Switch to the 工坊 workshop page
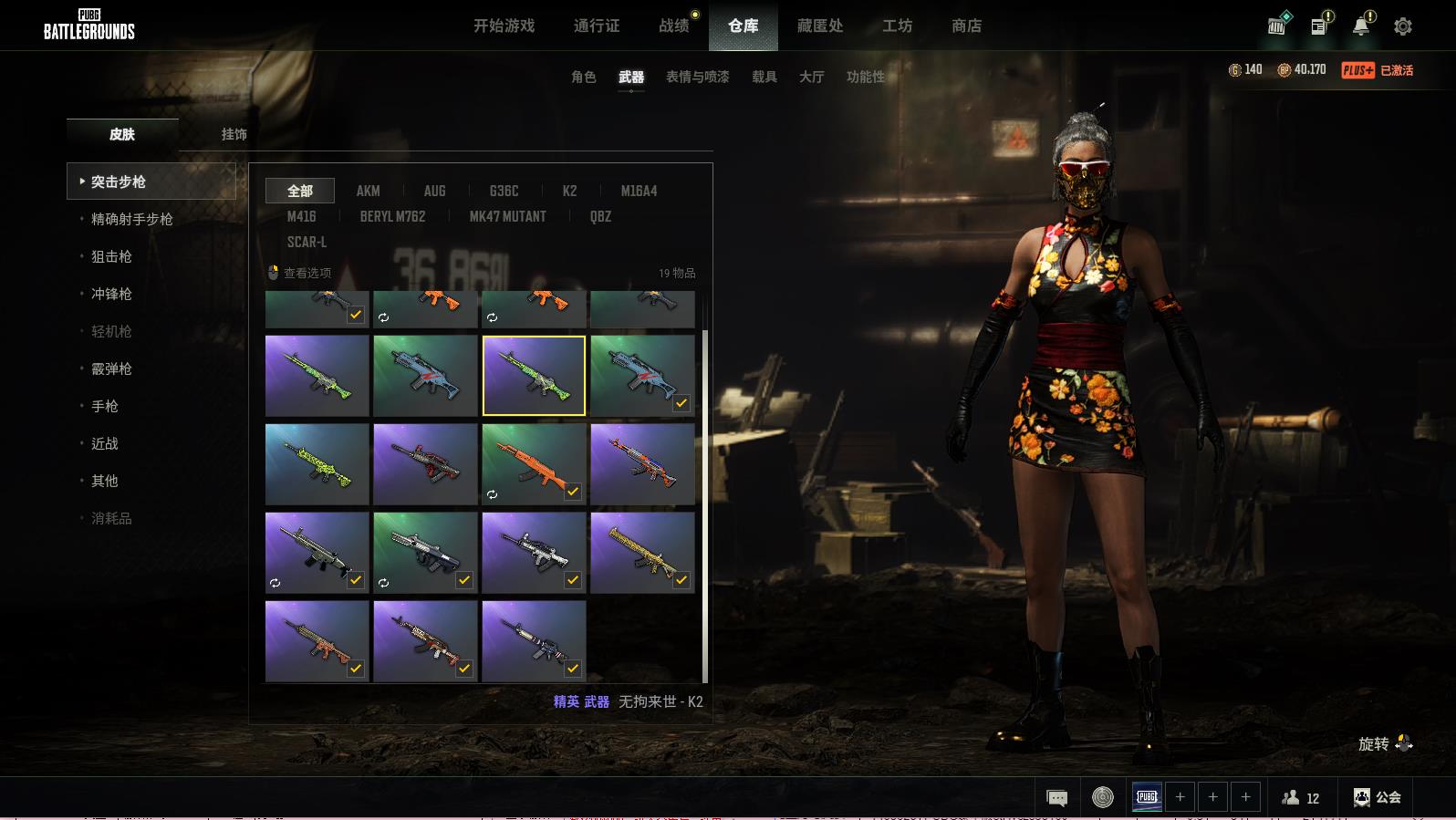 click(x=897, y=26)
